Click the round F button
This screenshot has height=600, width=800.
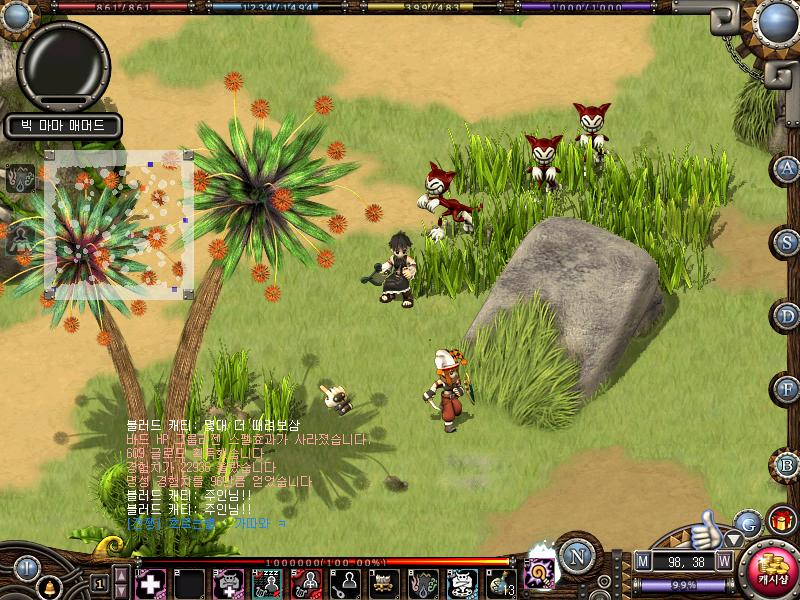(x=788, y=389)
